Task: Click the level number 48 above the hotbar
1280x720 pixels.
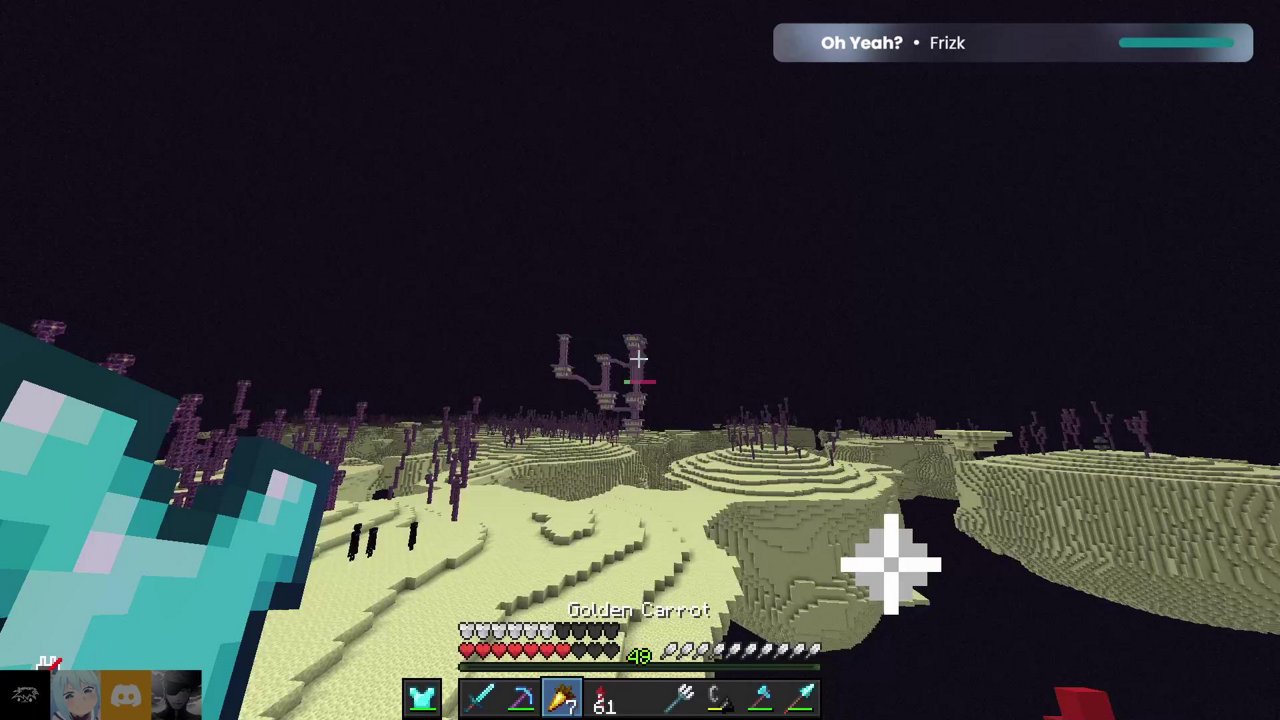Action: click(640, 655)
